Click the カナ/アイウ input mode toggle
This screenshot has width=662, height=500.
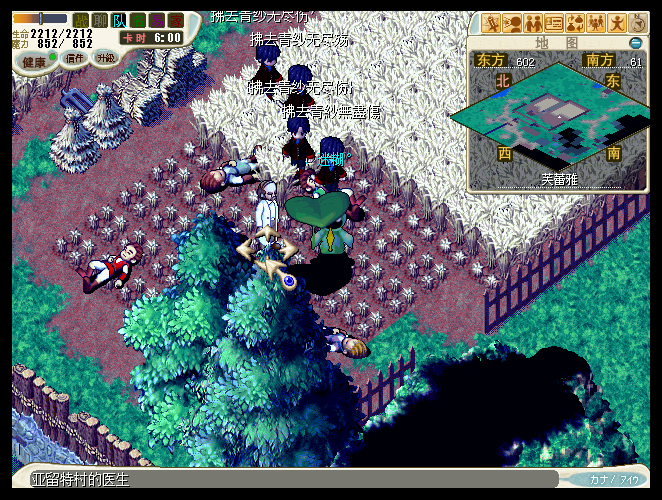[613, 480]
